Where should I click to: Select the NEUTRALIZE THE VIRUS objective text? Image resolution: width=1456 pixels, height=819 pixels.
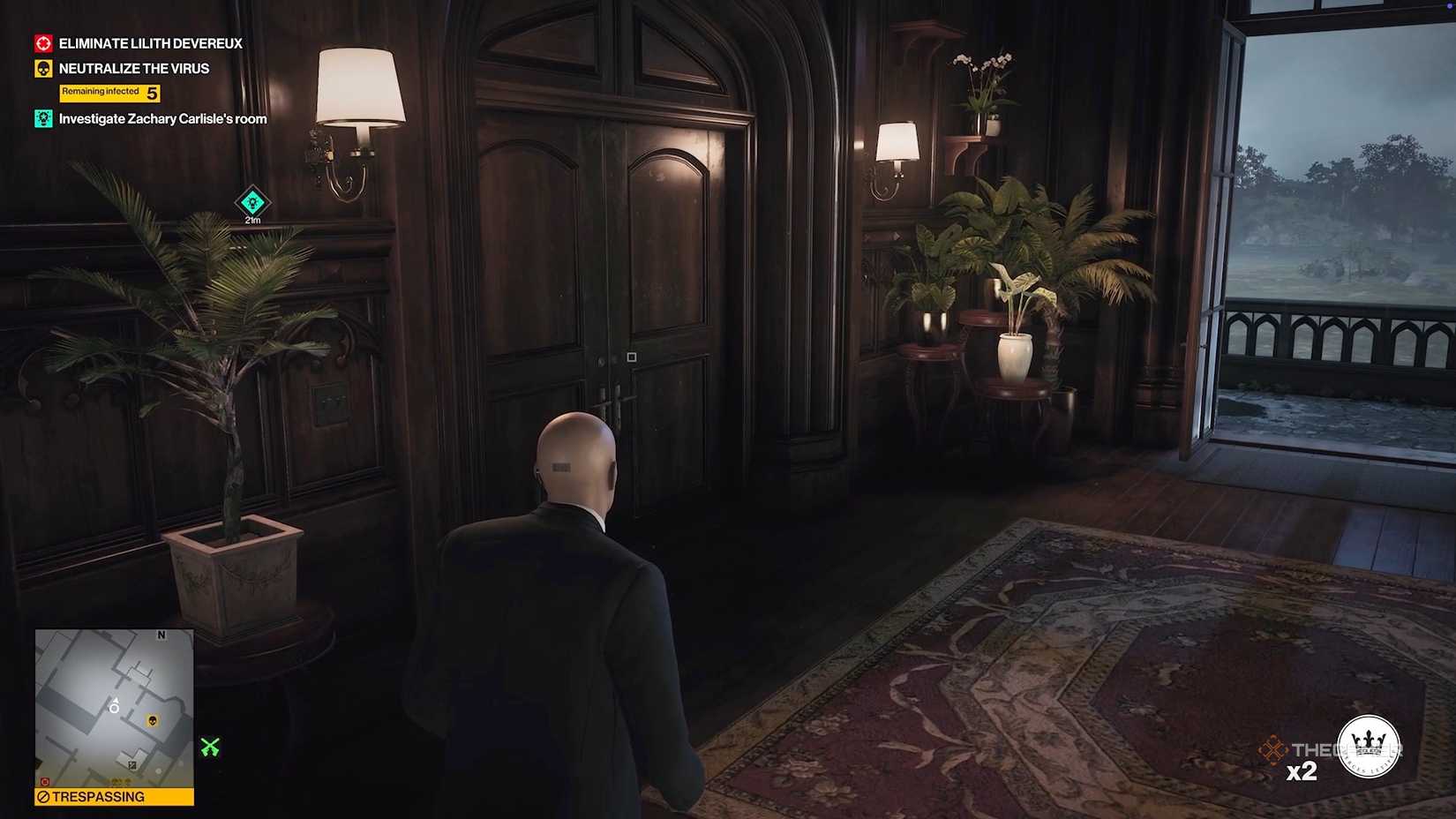[x=133, y=68]
